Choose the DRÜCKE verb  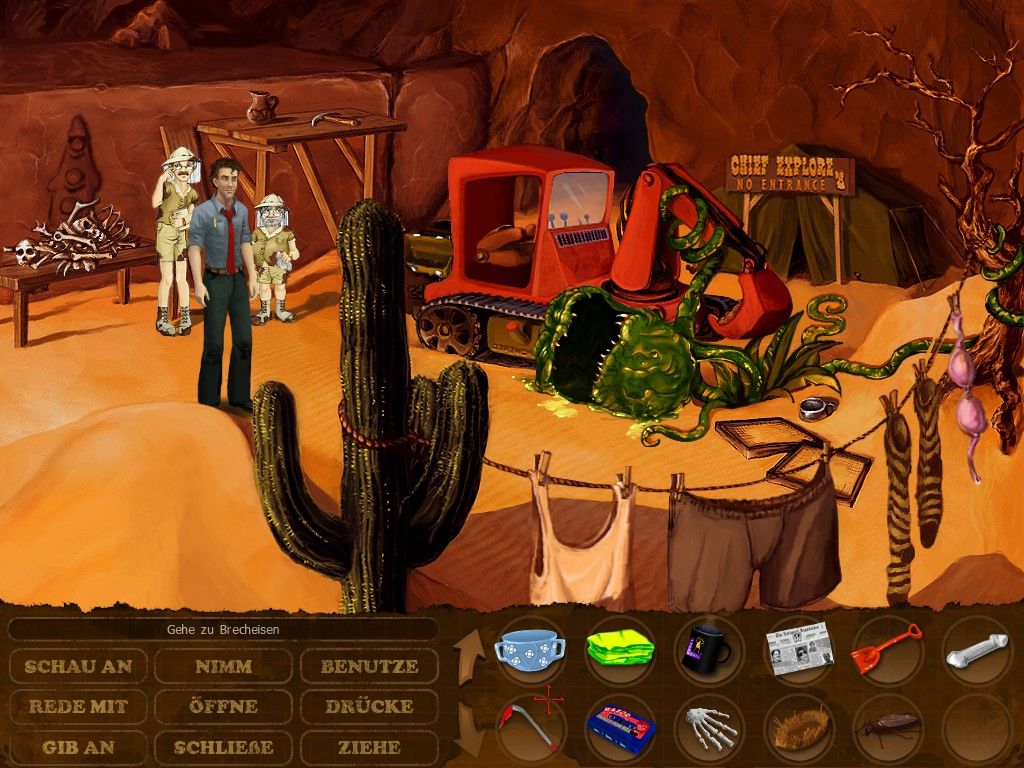tap(369, 706)
